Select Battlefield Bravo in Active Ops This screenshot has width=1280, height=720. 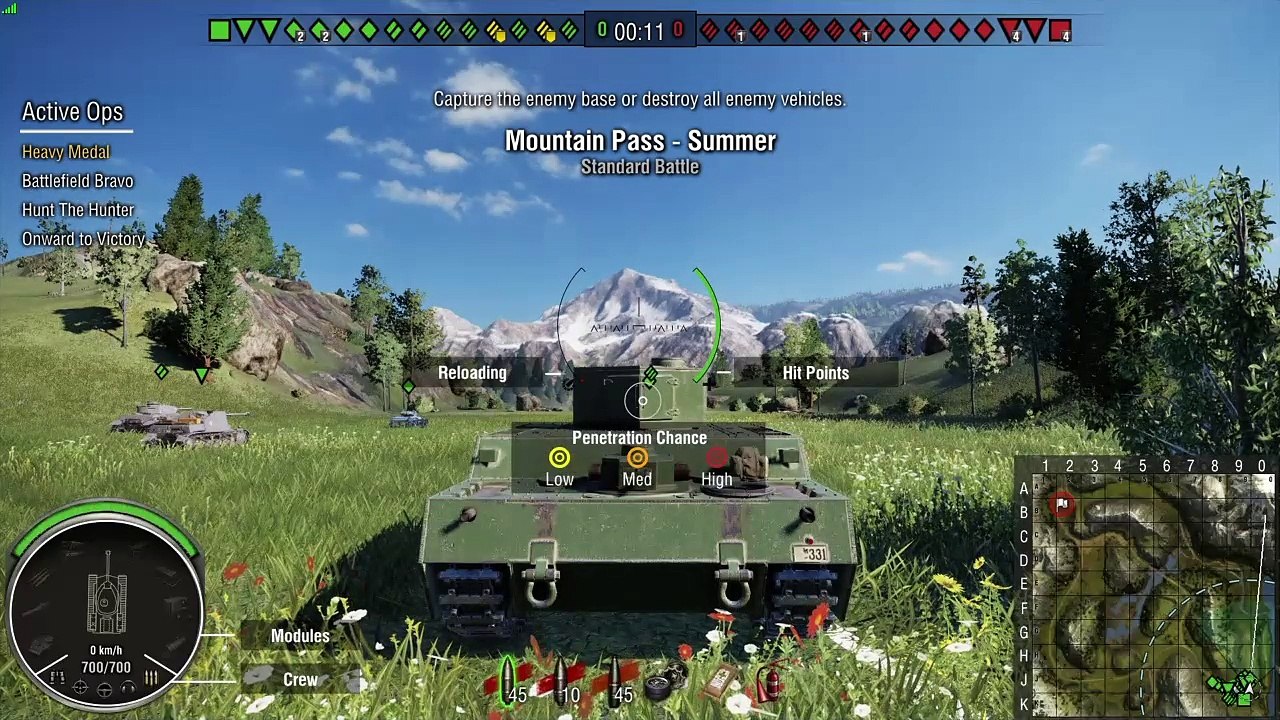pos(77,181)
